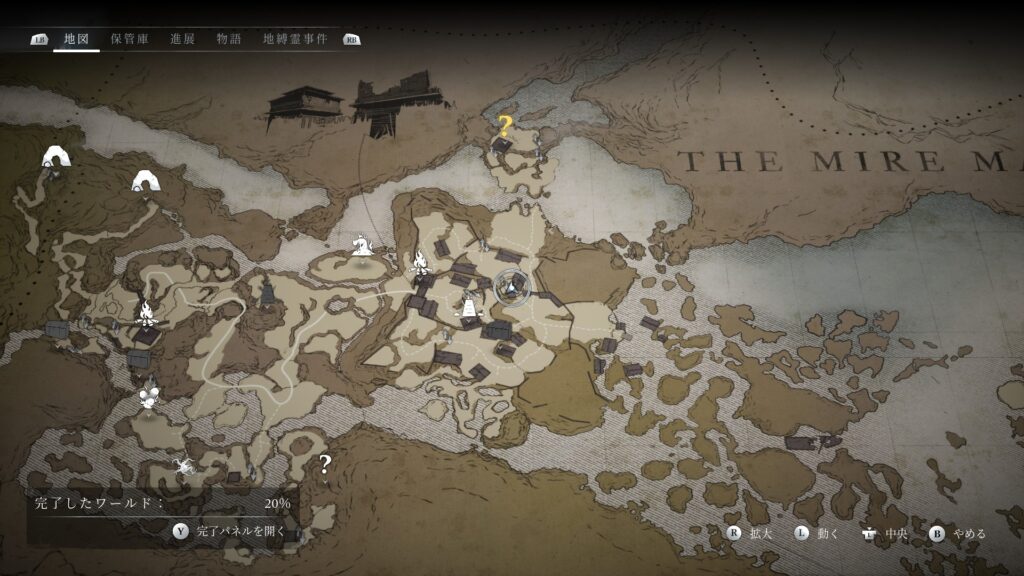
Task: Show the 地縛霊事件 tab
Action: [x=295, y=39]
